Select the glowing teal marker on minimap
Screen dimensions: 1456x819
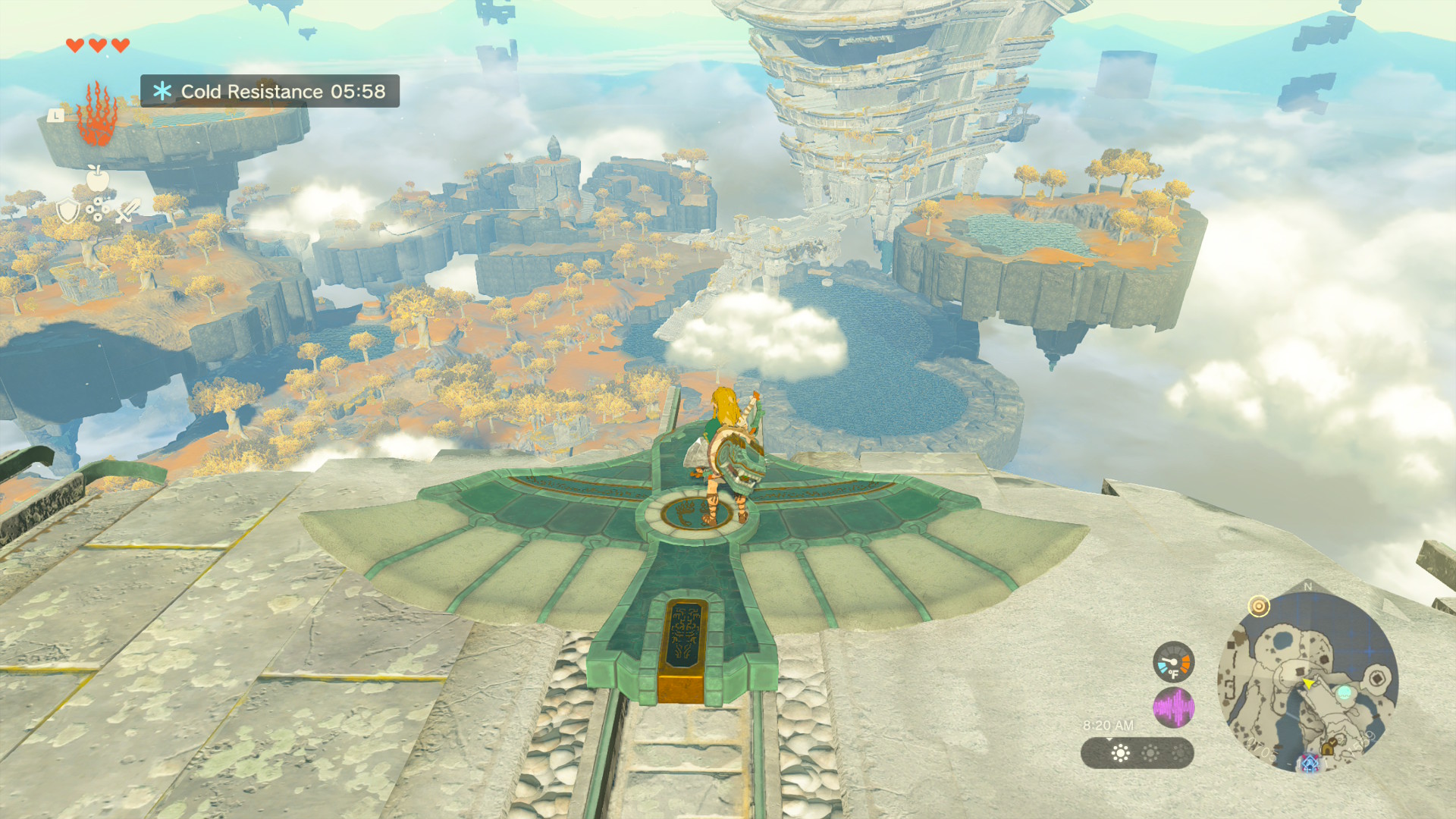1344,692
